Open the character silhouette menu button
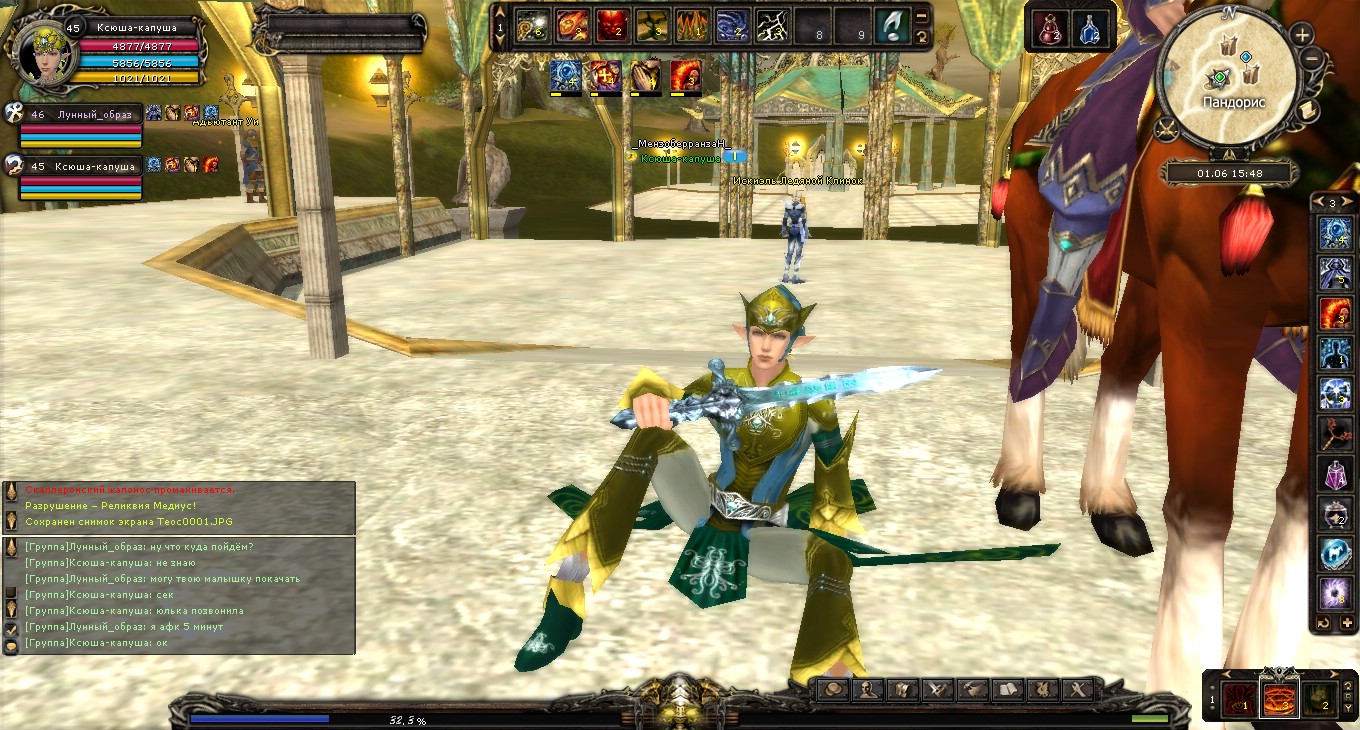 coord(870,689)
